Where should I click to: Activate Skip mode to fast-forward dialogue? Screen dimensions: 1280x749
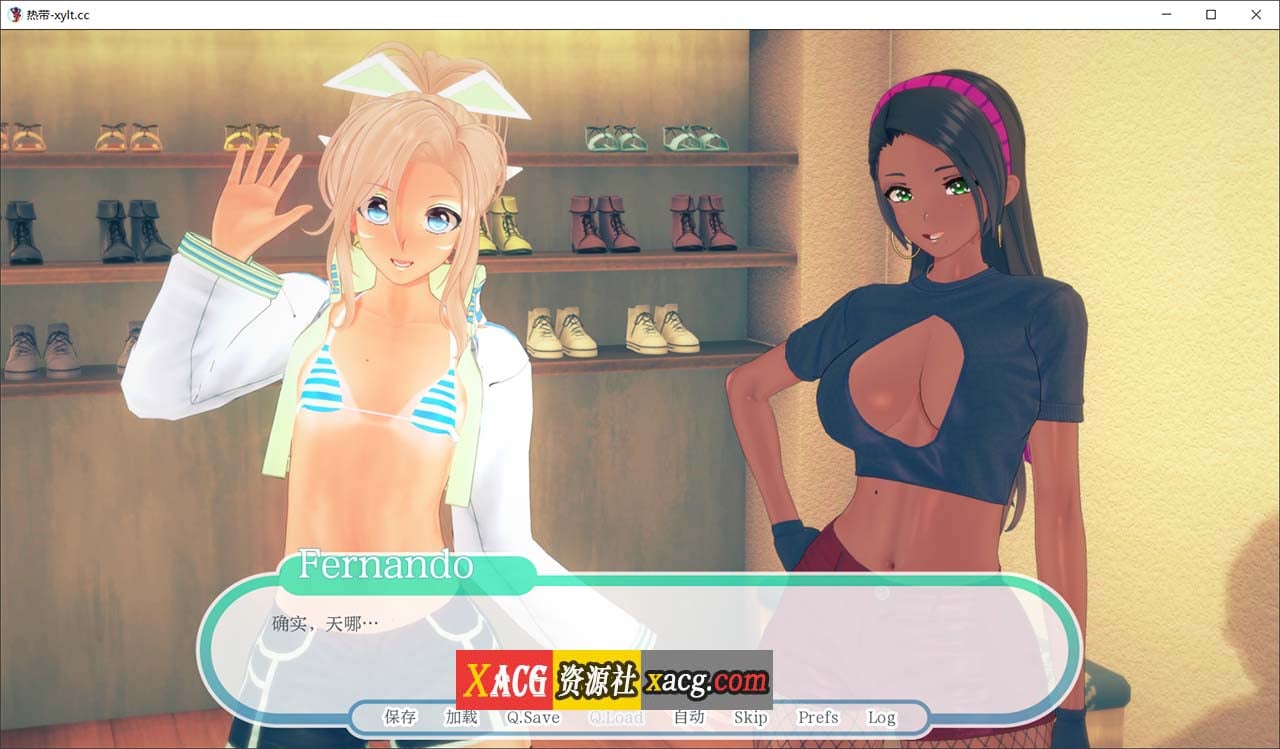click(750, 717)
